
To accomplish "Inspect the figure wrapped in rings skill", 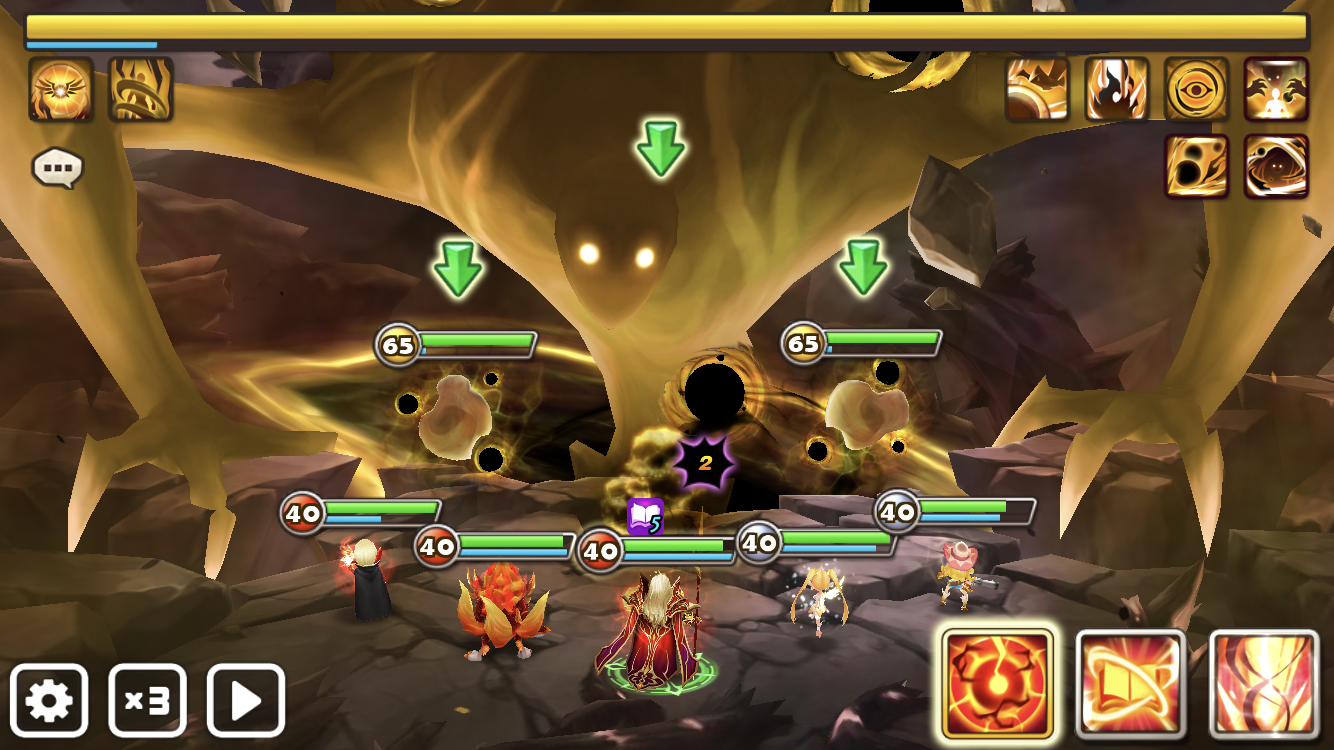I will pos(140,89).
